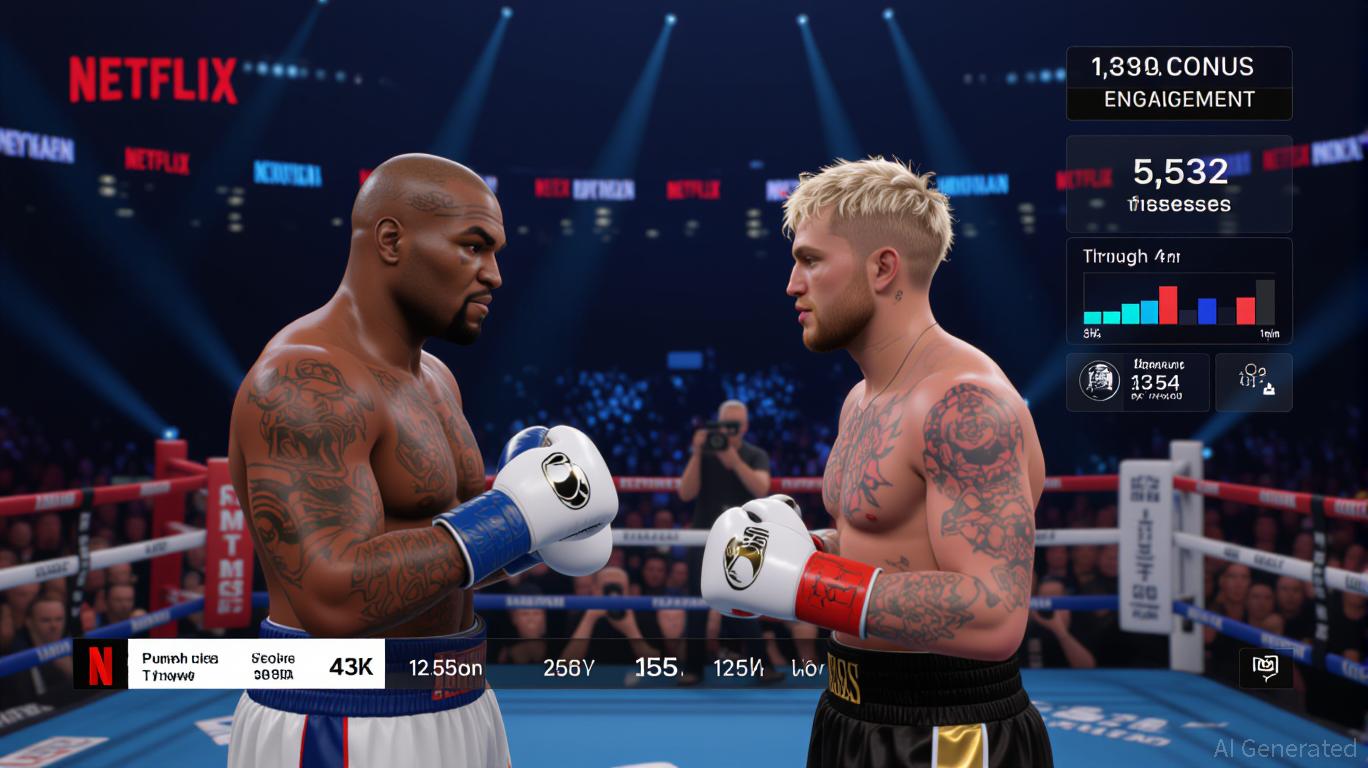
Task: Select the round emblem 1354 card
Action: (x=1137, y=382)
